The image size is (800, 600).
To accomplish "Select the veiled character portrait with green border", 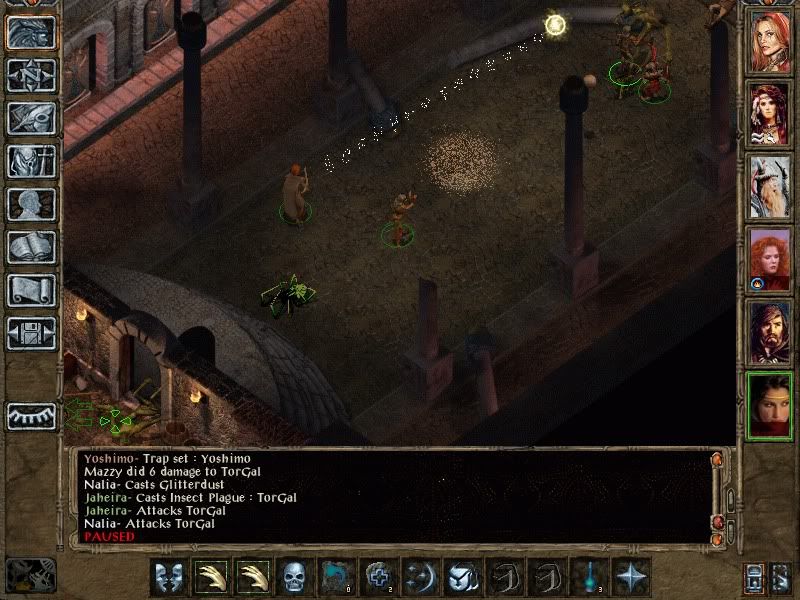I will [770, 405].
